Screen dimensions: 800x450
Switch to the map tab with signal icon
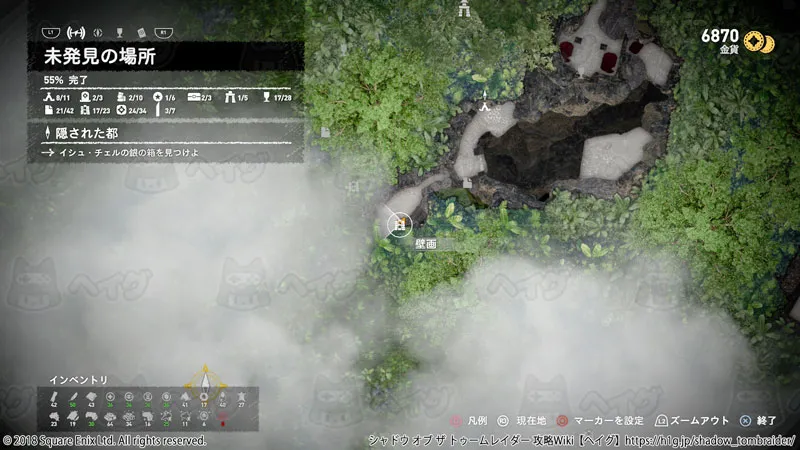click(76, 31)
